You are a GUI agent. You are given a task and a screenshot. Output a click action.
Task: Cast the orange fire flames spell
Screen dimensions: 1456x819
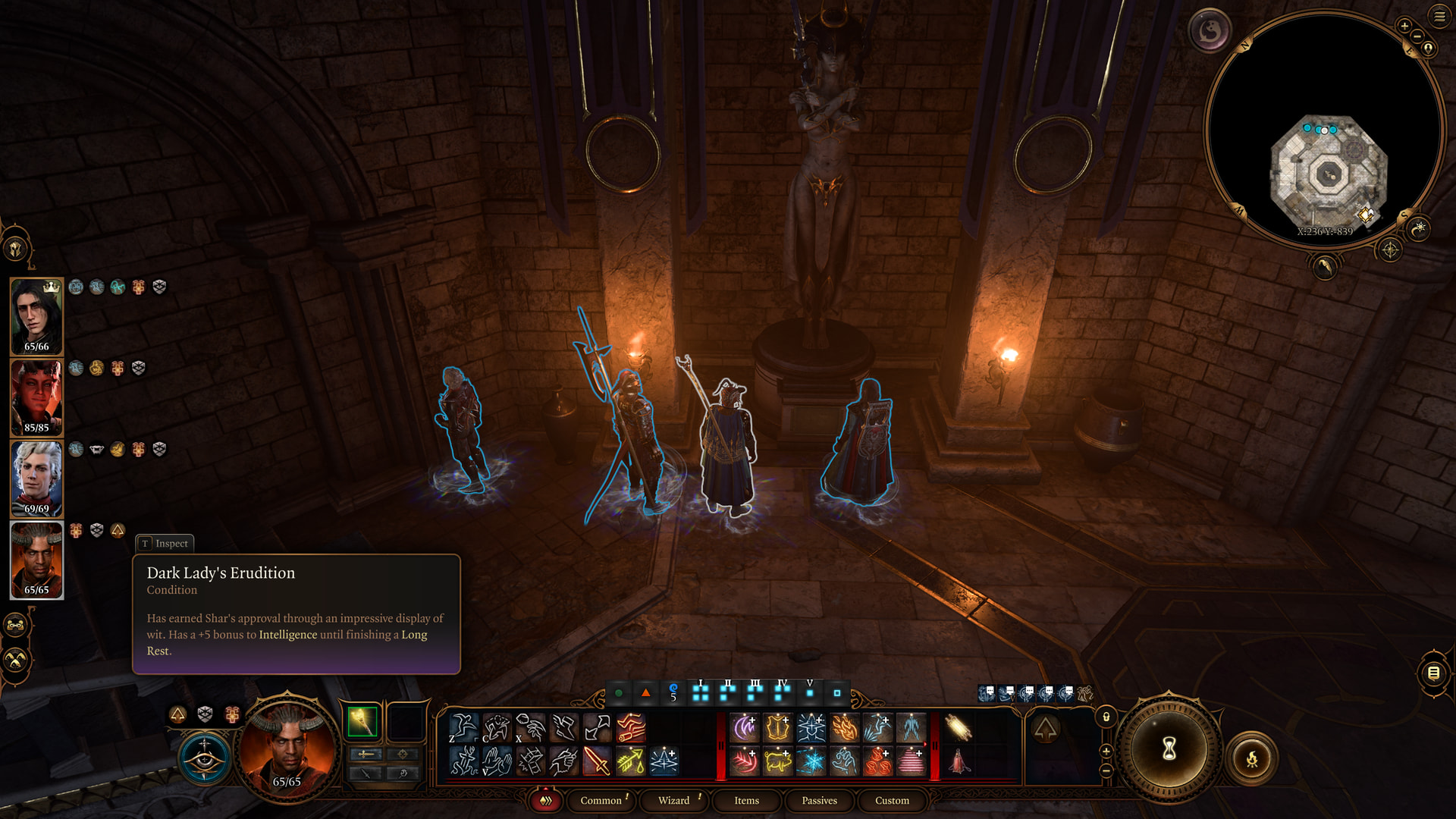point(844,728)
